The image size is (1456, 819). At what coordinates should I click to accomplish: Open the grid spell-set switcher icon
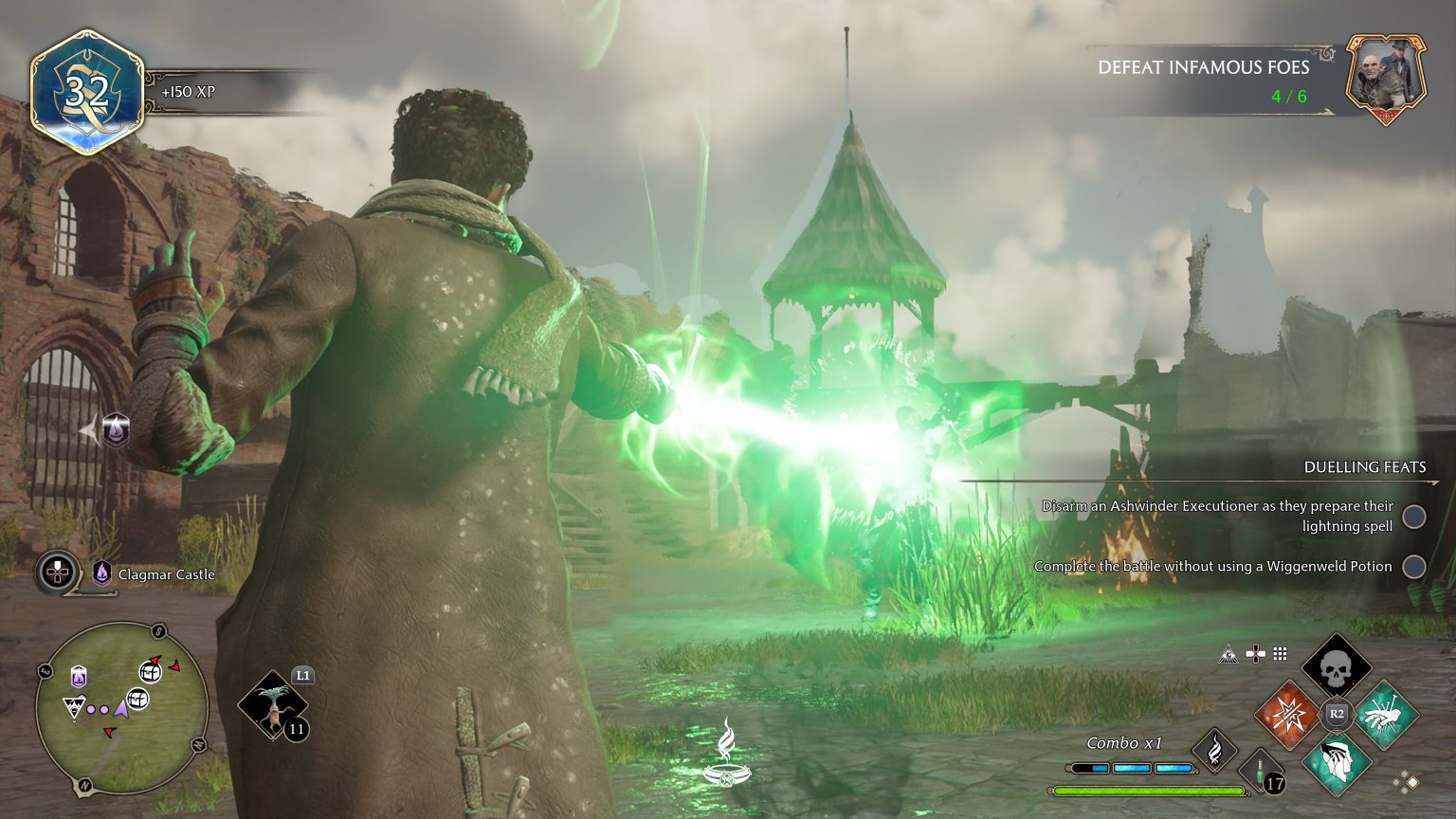point(1281,652)
